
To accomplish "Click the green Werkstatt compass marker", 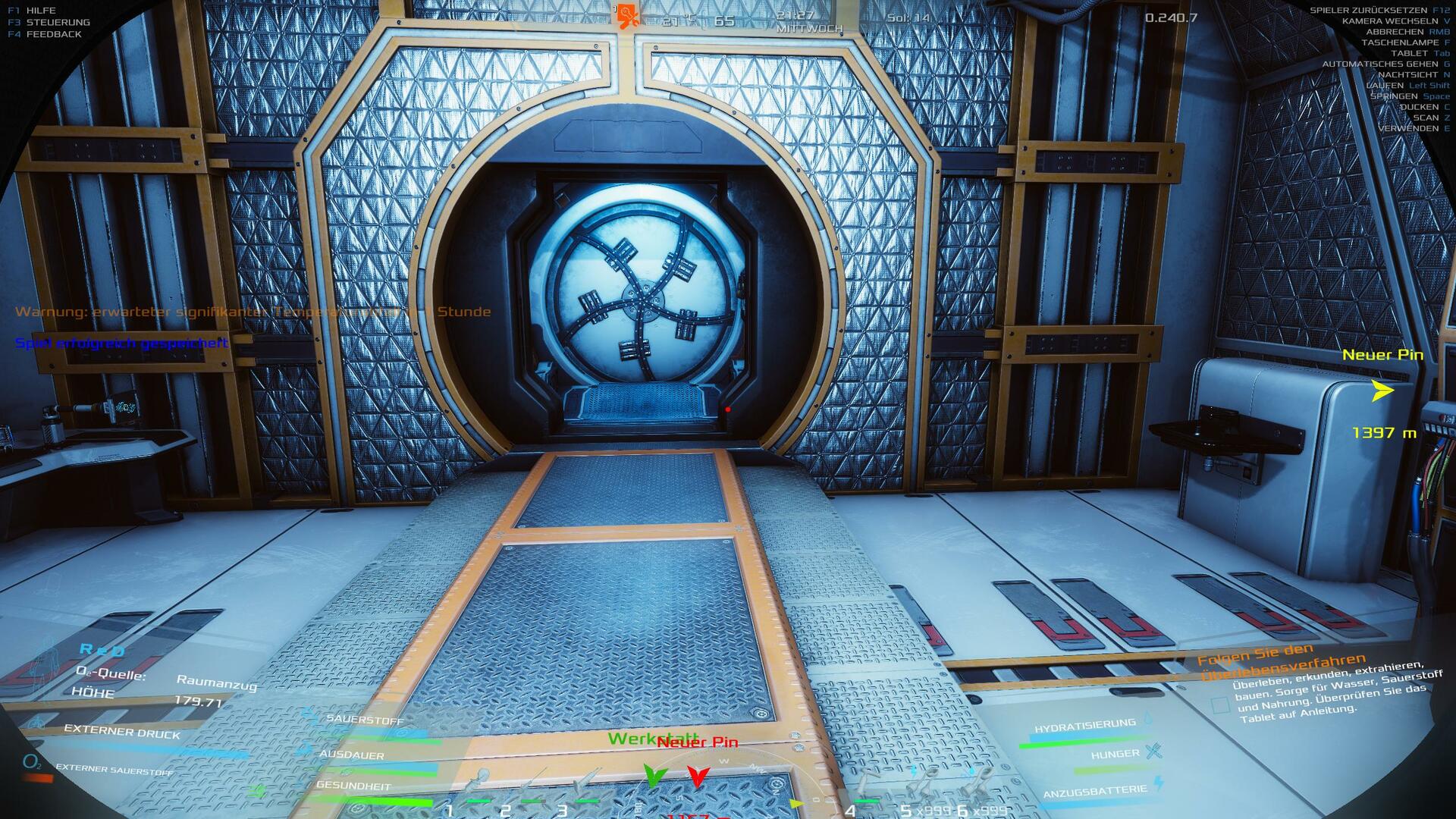I will pos(654,775).
